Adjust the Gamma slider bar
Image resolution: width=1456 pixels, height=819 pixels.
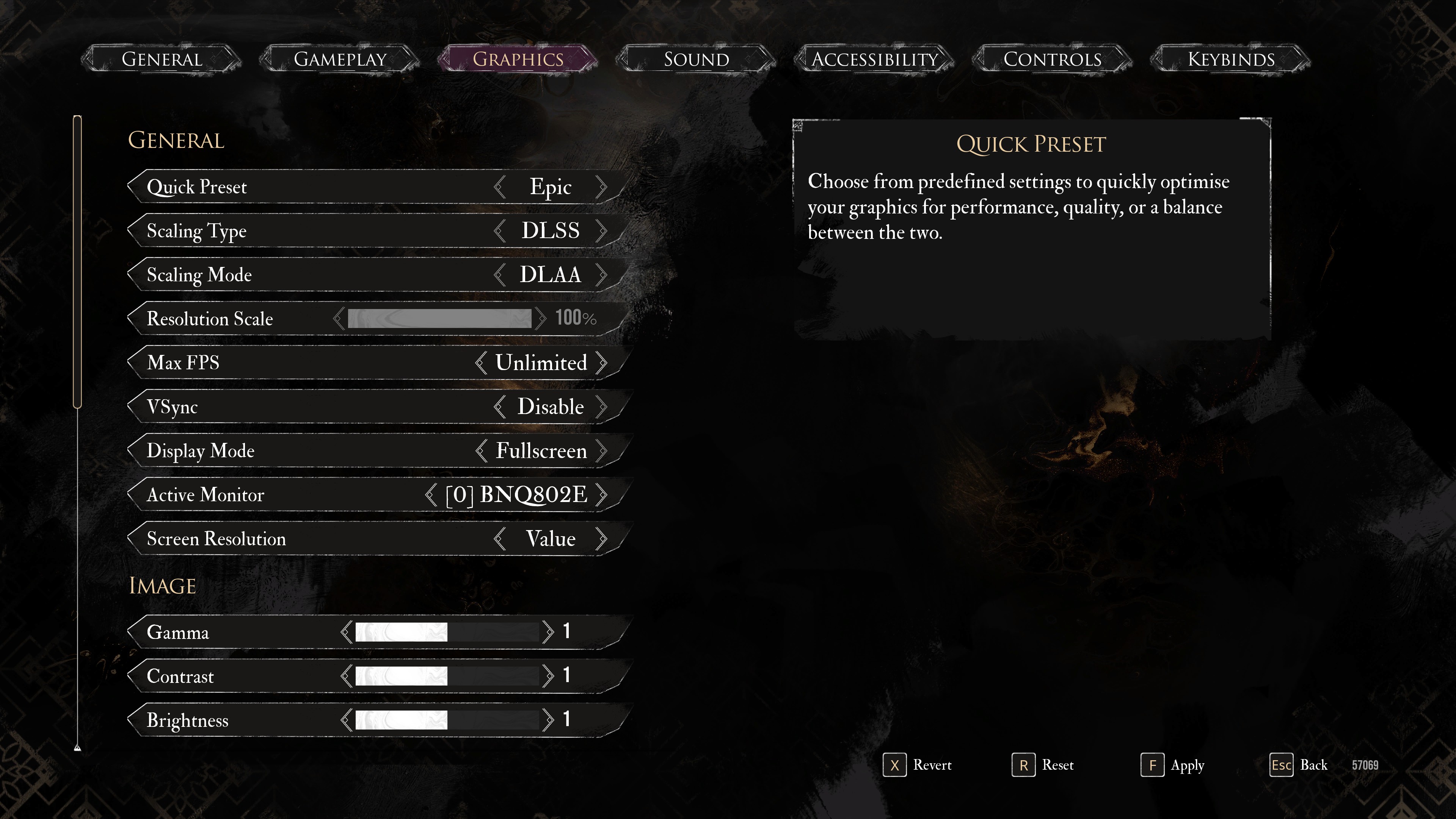point(447,632)
